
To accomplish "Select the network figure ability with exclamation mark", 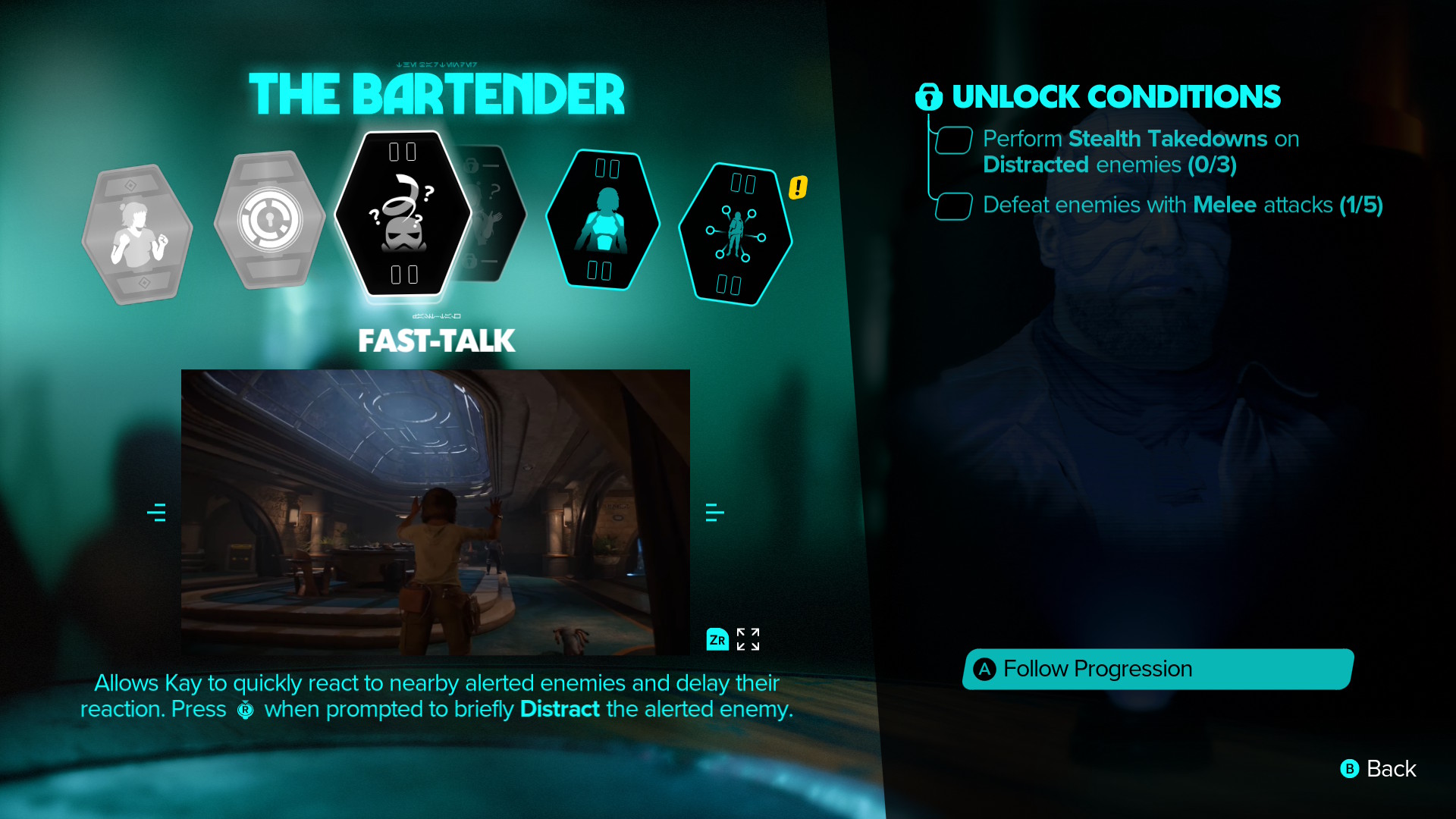I will [x=734, y=235].
